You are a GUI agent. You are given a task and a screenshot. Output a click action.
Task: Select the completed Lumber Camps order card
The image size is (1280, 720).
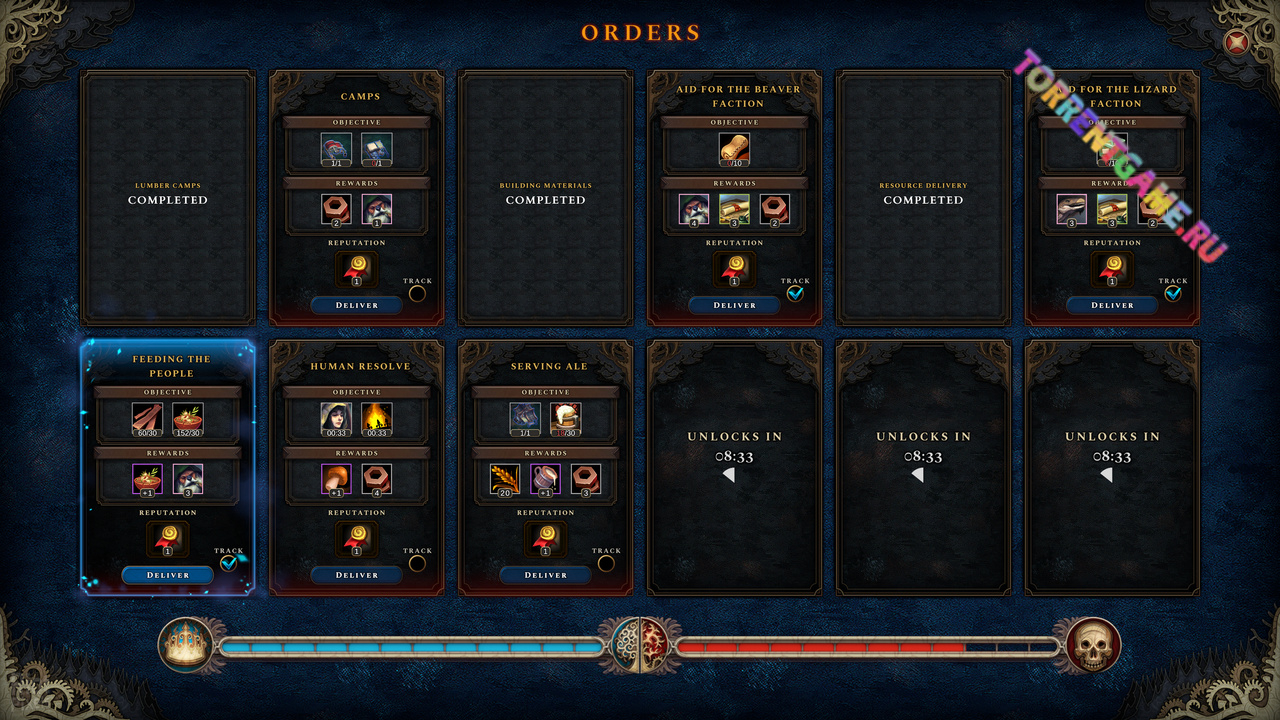pyautogui.click(x=168, y=197)
